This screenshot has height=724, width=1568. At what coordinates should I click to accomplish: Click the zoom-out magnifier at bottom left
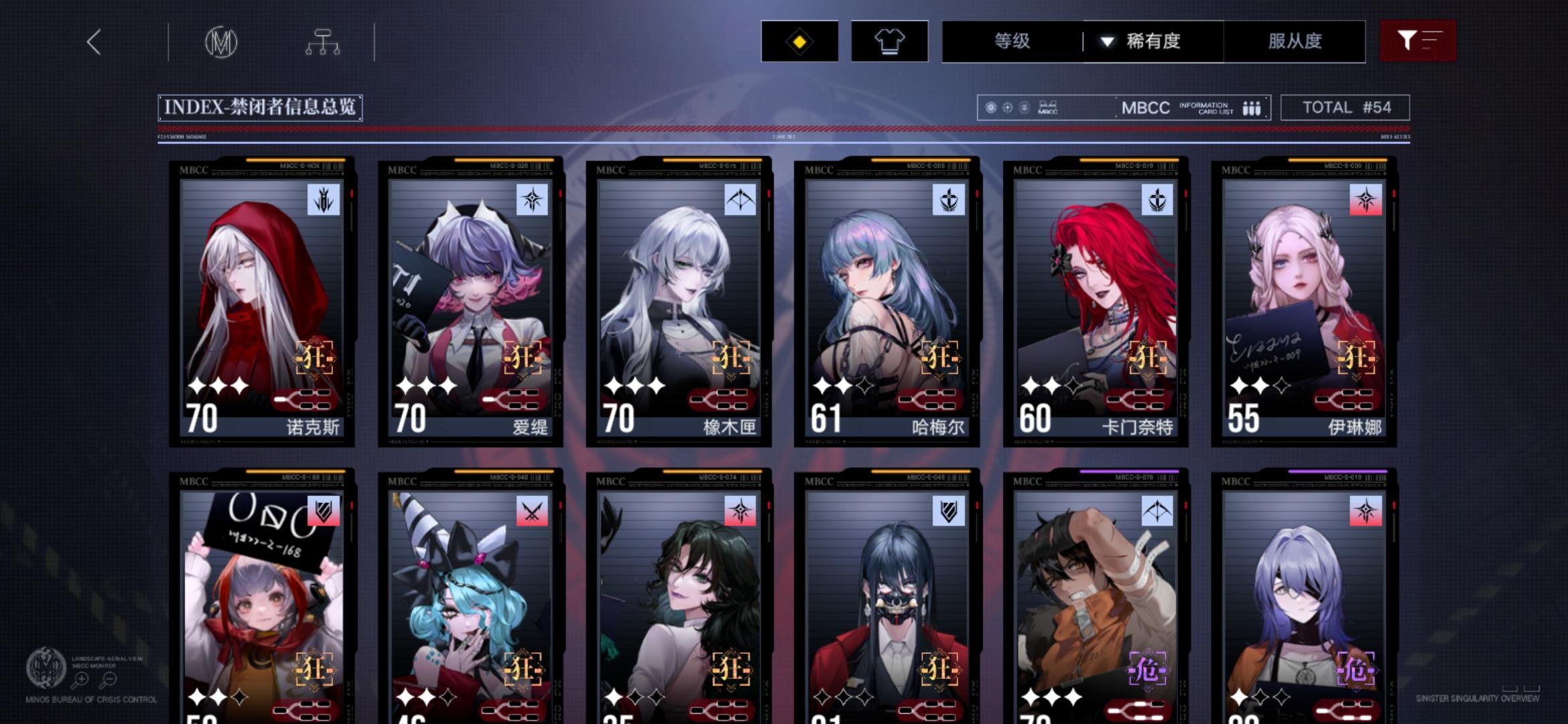[x=110, y=678]
